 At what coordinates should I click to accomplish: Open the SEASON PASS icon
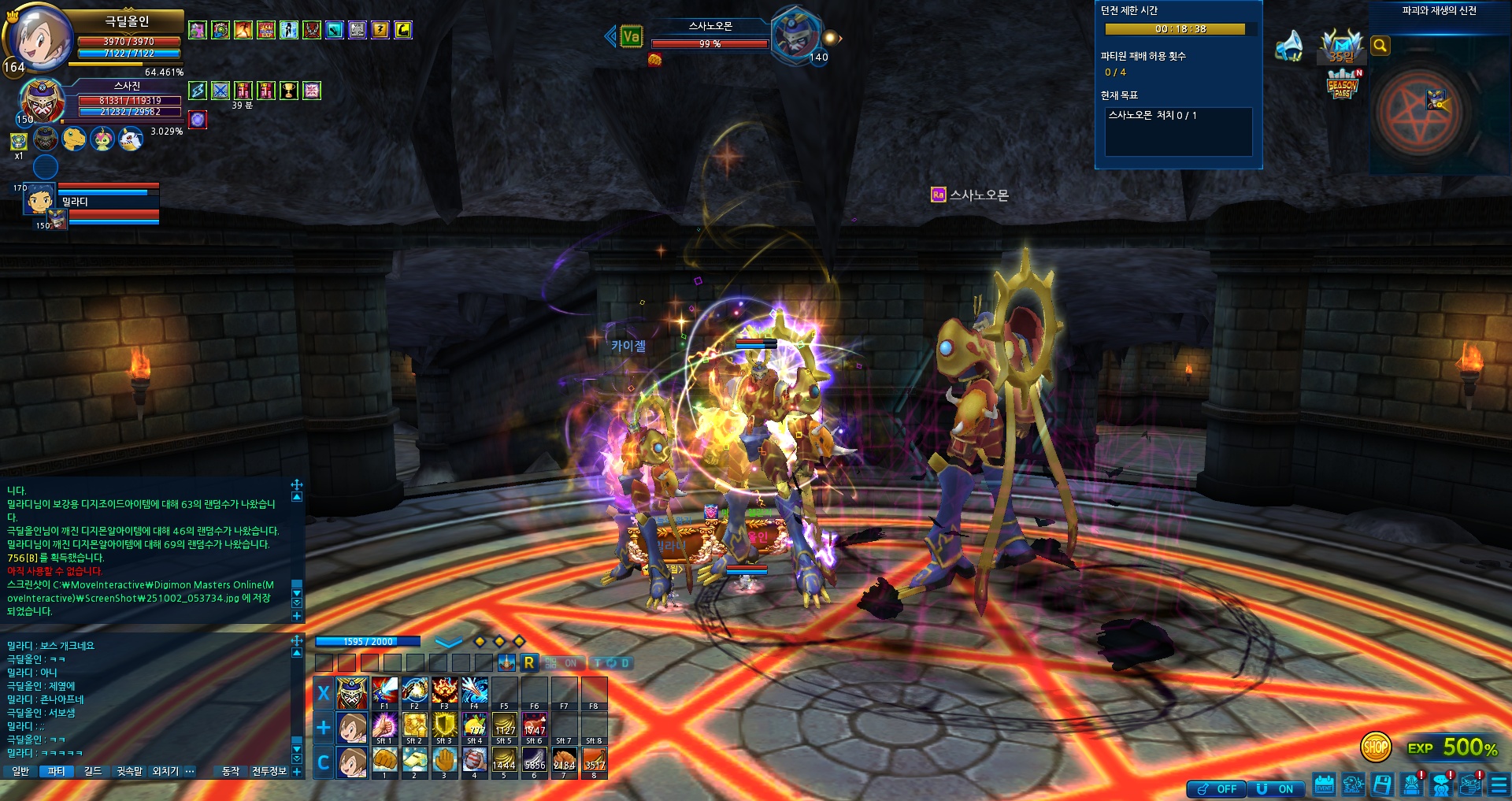pos(1343,85)
